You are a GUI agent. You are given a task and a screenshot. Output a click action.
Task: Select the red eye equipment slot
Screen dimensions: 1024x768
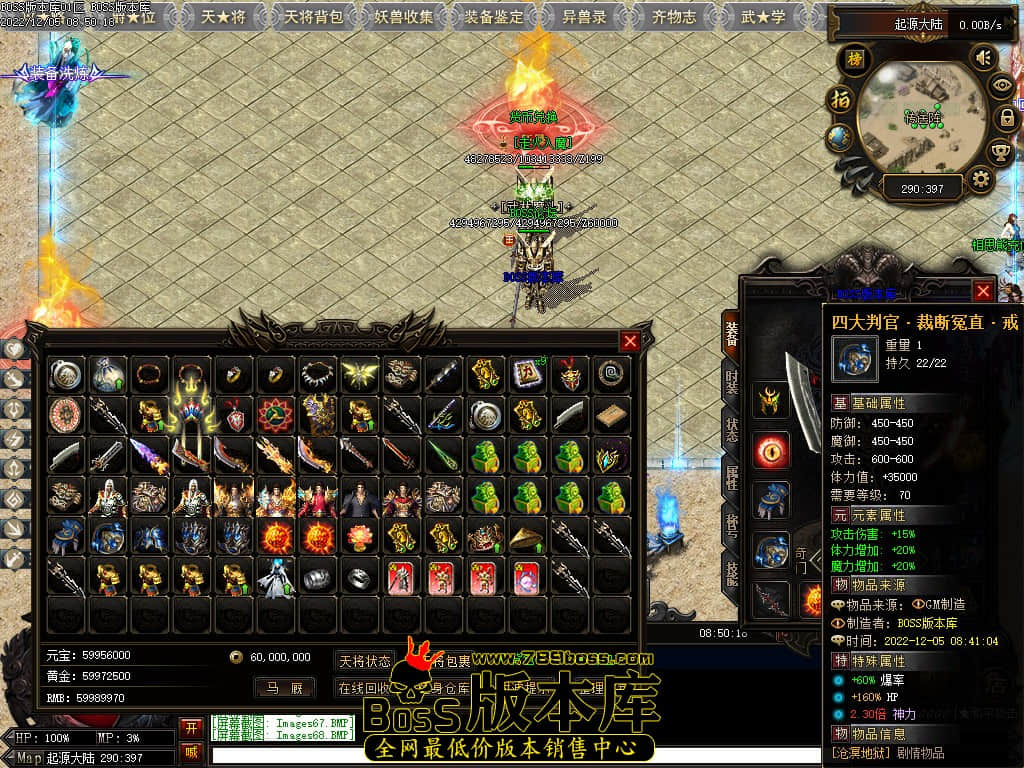(x=771, y=450)
